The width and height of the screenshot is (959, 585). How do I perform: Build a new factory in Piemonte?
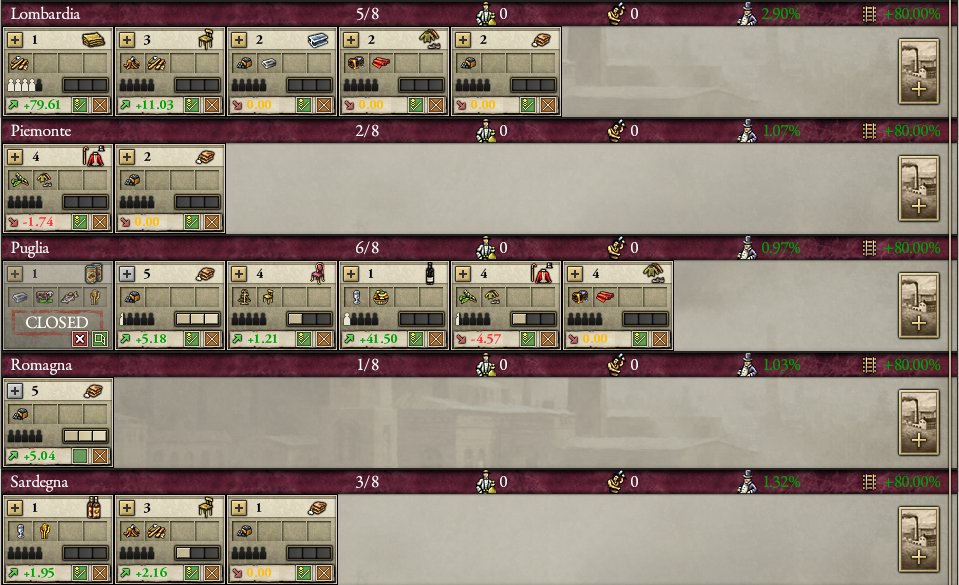tap(918, 191)
